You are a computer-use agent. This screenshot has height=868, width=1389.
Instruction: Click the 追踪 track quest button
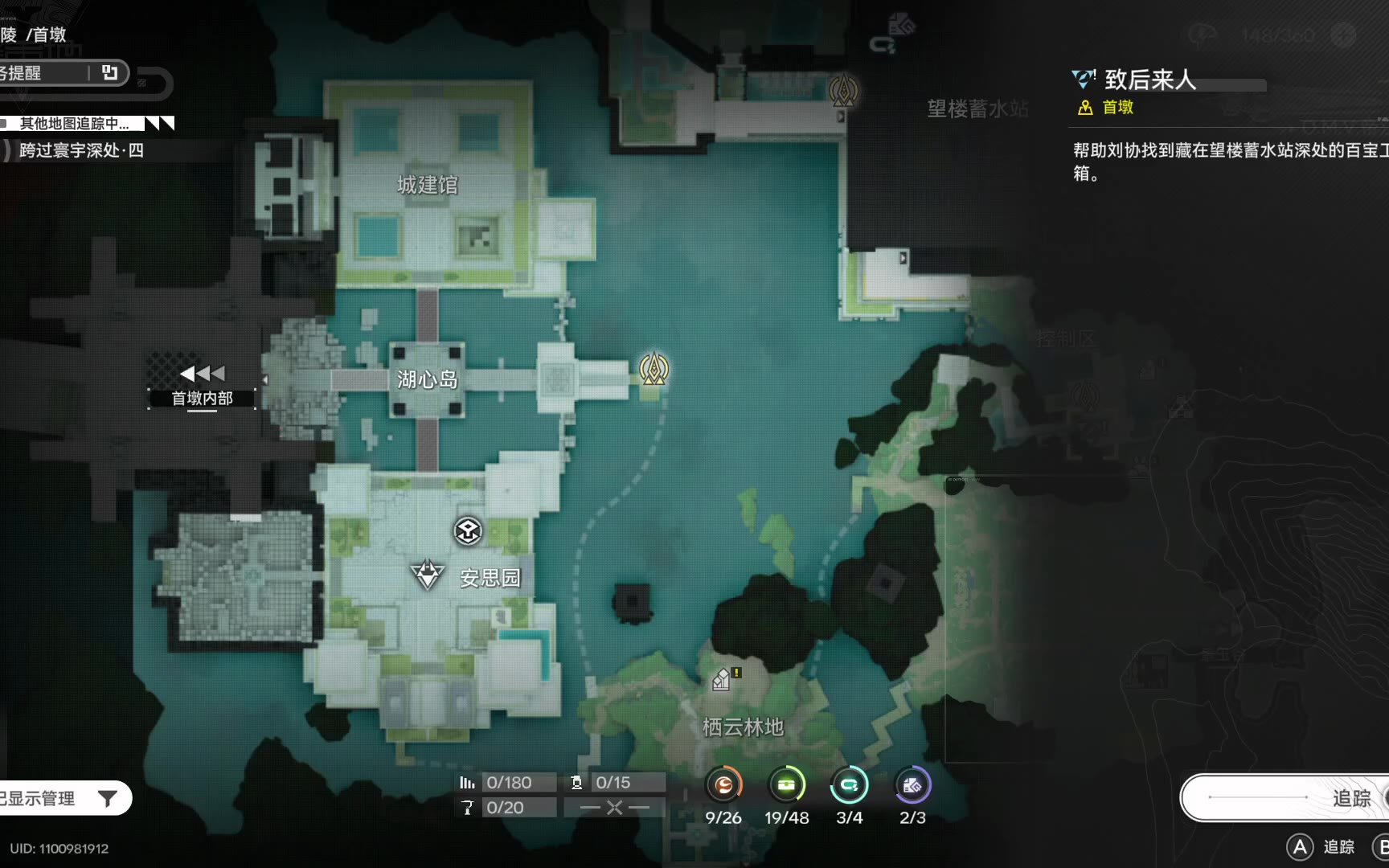coord(1286,797)
